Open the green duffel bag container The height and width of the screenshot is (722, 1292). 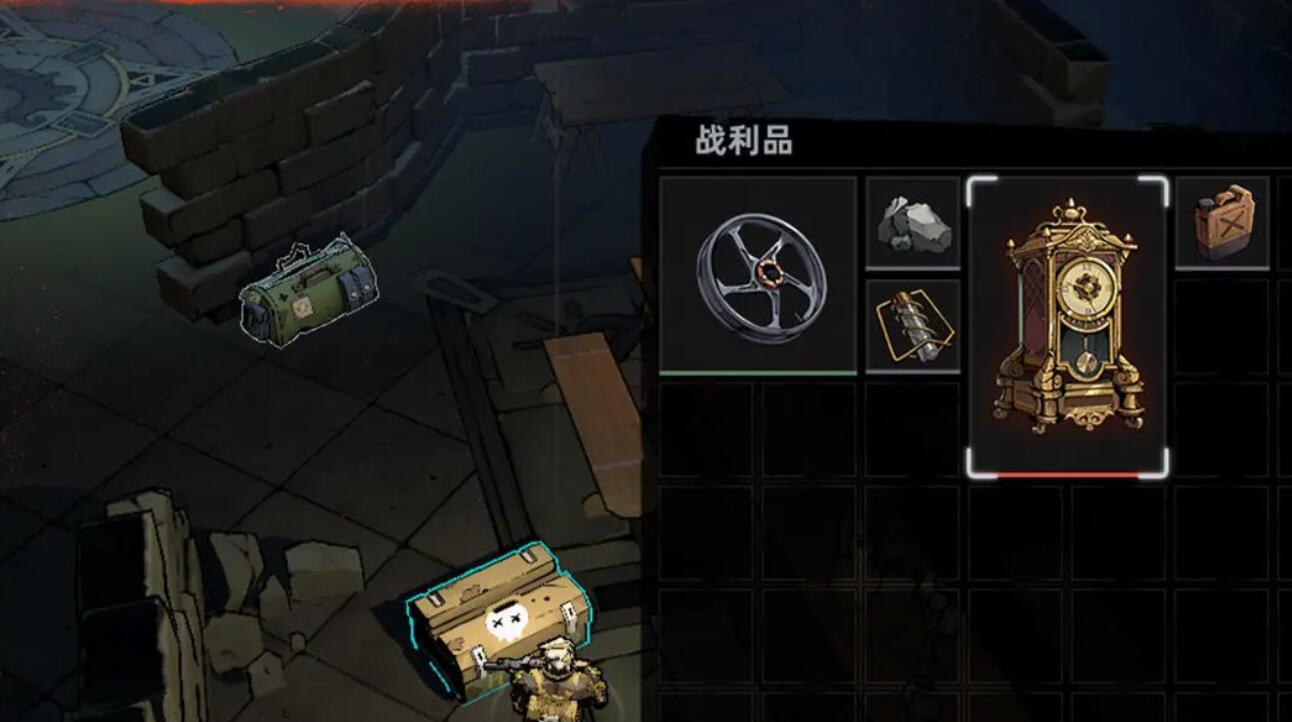click(305, 290)
